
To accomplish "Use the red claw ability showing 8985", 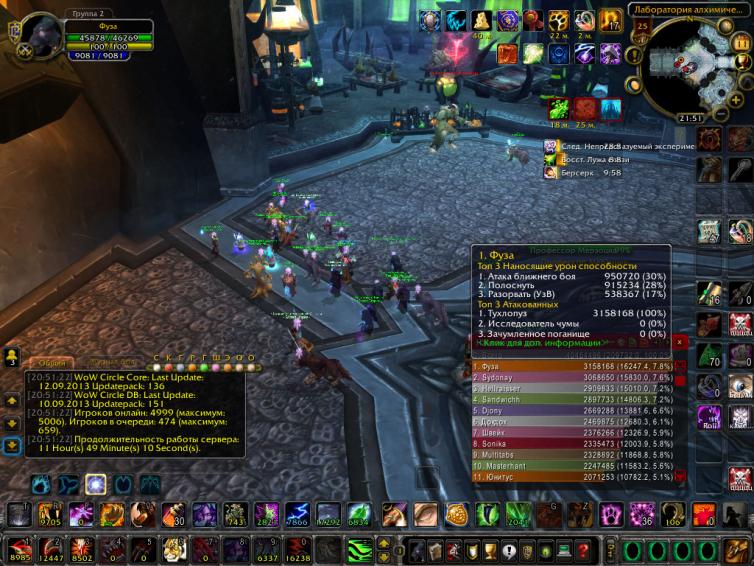I will point(18,548).
